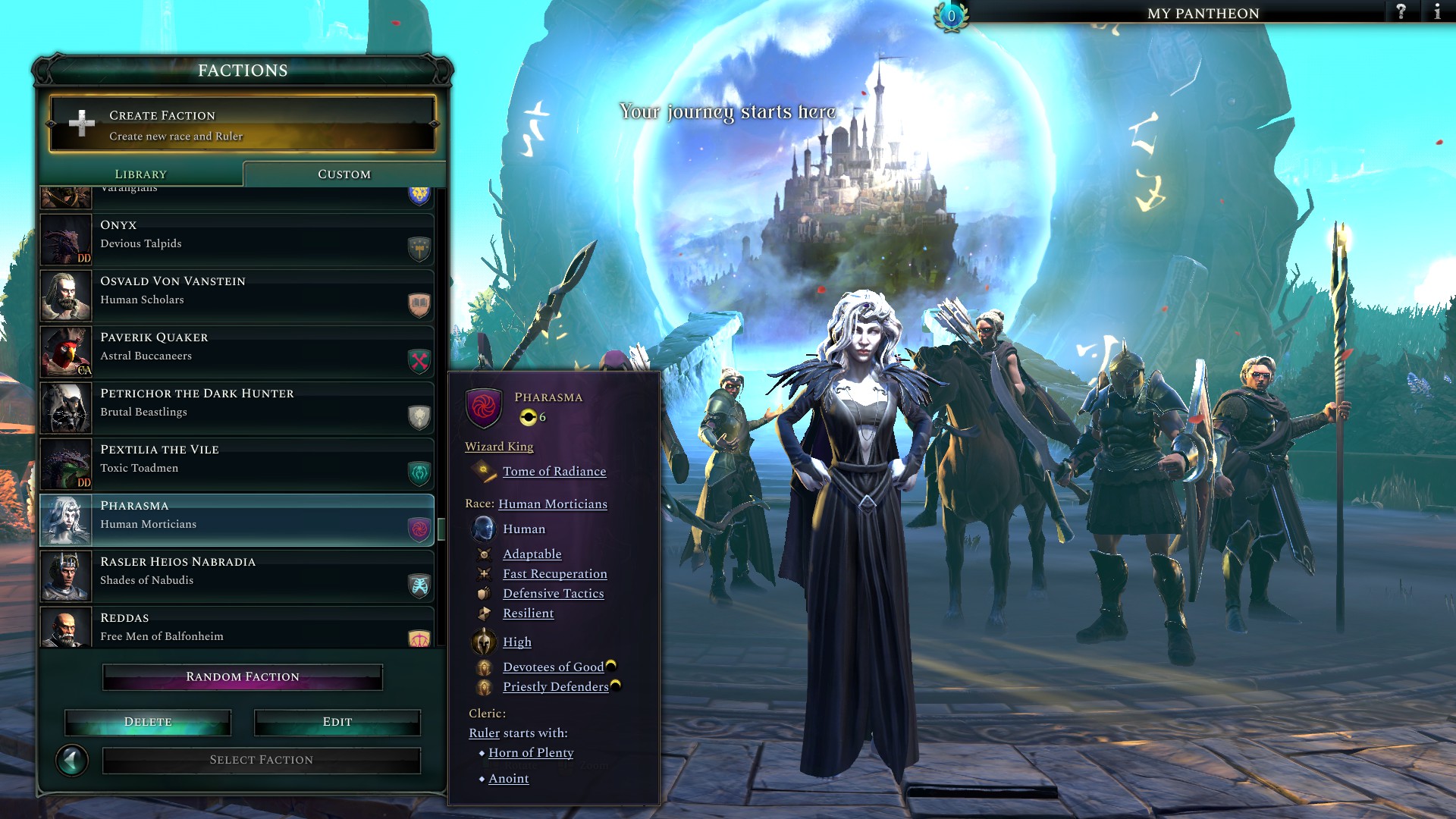Click the High culture helmet icon
Viewport: 1456px width, 819px height.
[x=483, y=641]
